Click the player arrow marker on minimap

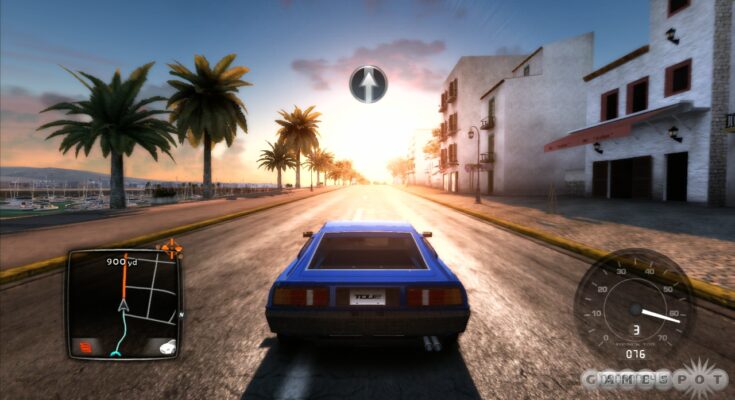coord(124,305)
